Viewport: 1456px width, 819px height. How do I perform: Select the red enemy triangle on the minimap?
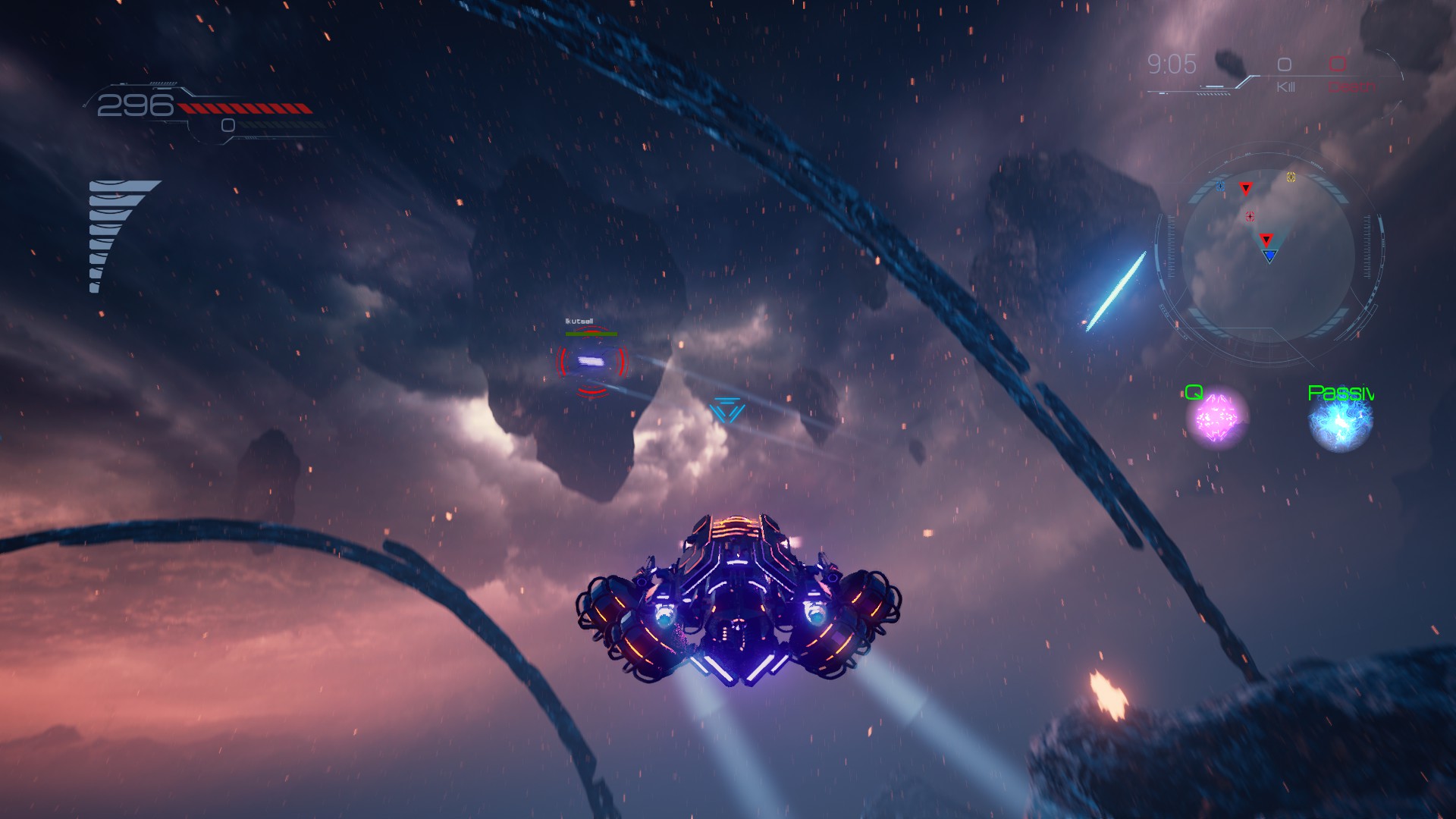tap(1266, 240)
